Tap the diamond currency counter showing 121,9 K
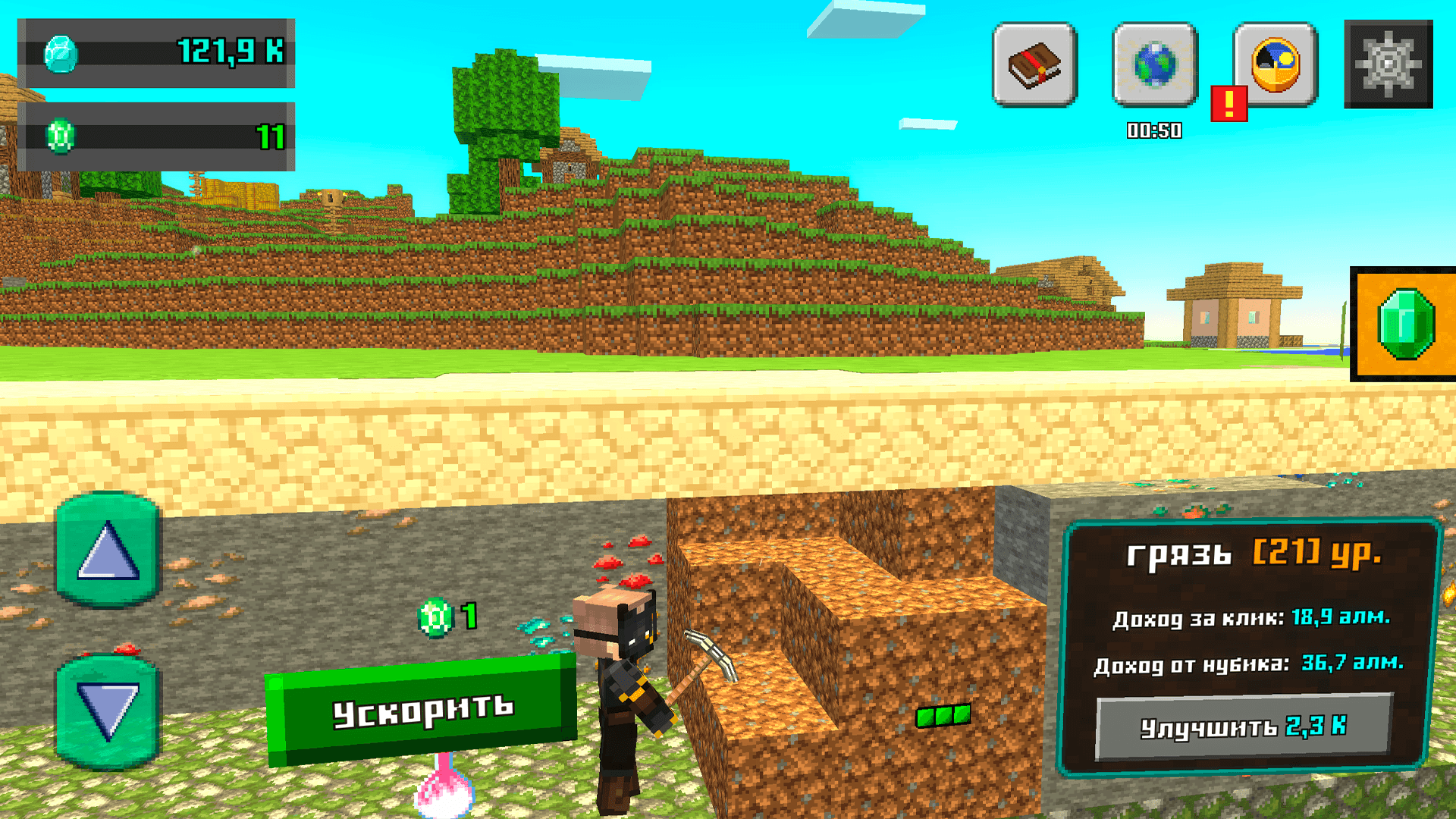Screen dimensions: 1456x819 point(158,53)
